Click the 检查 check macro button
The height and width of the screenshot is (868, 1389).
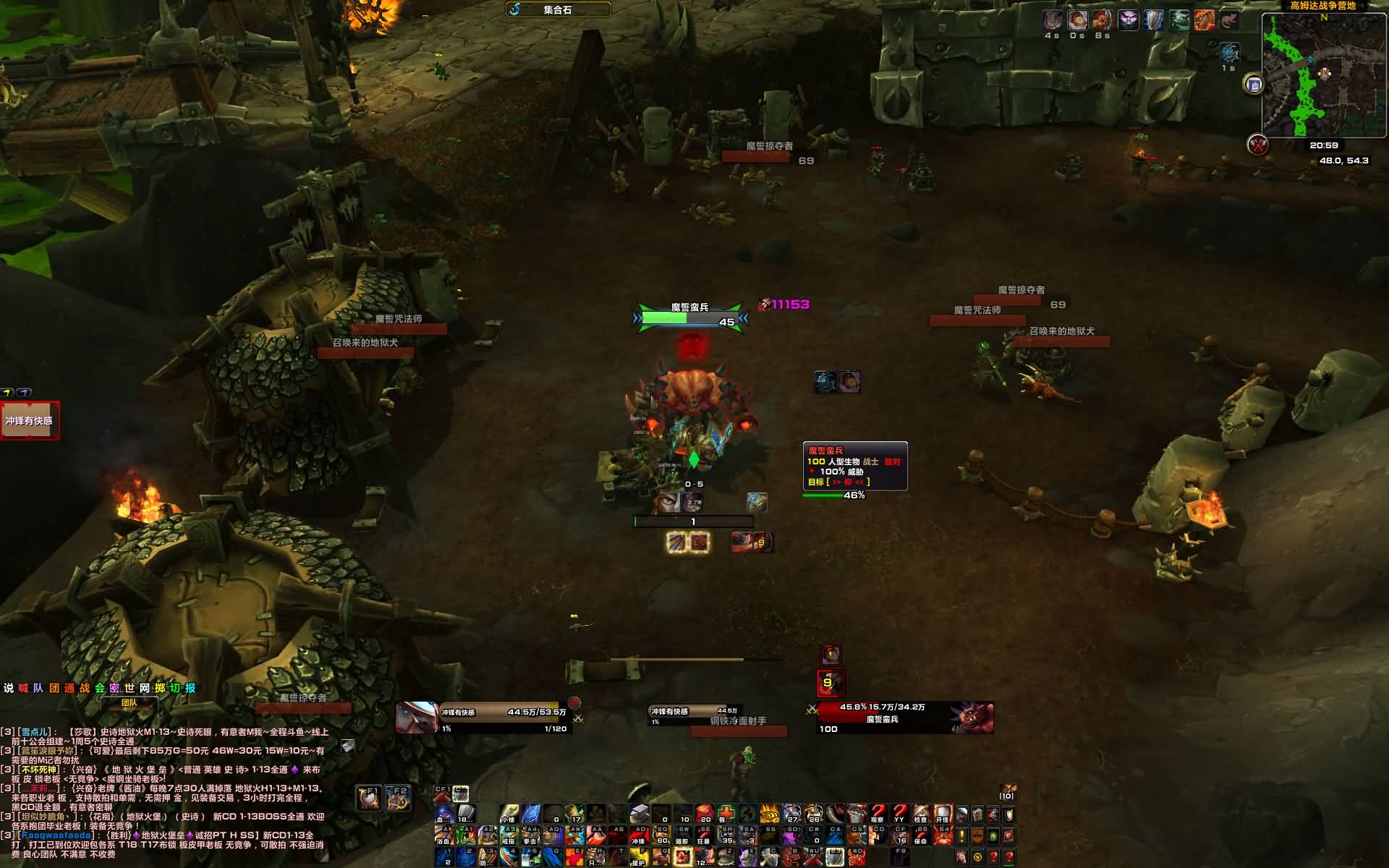tap(920, 814)
